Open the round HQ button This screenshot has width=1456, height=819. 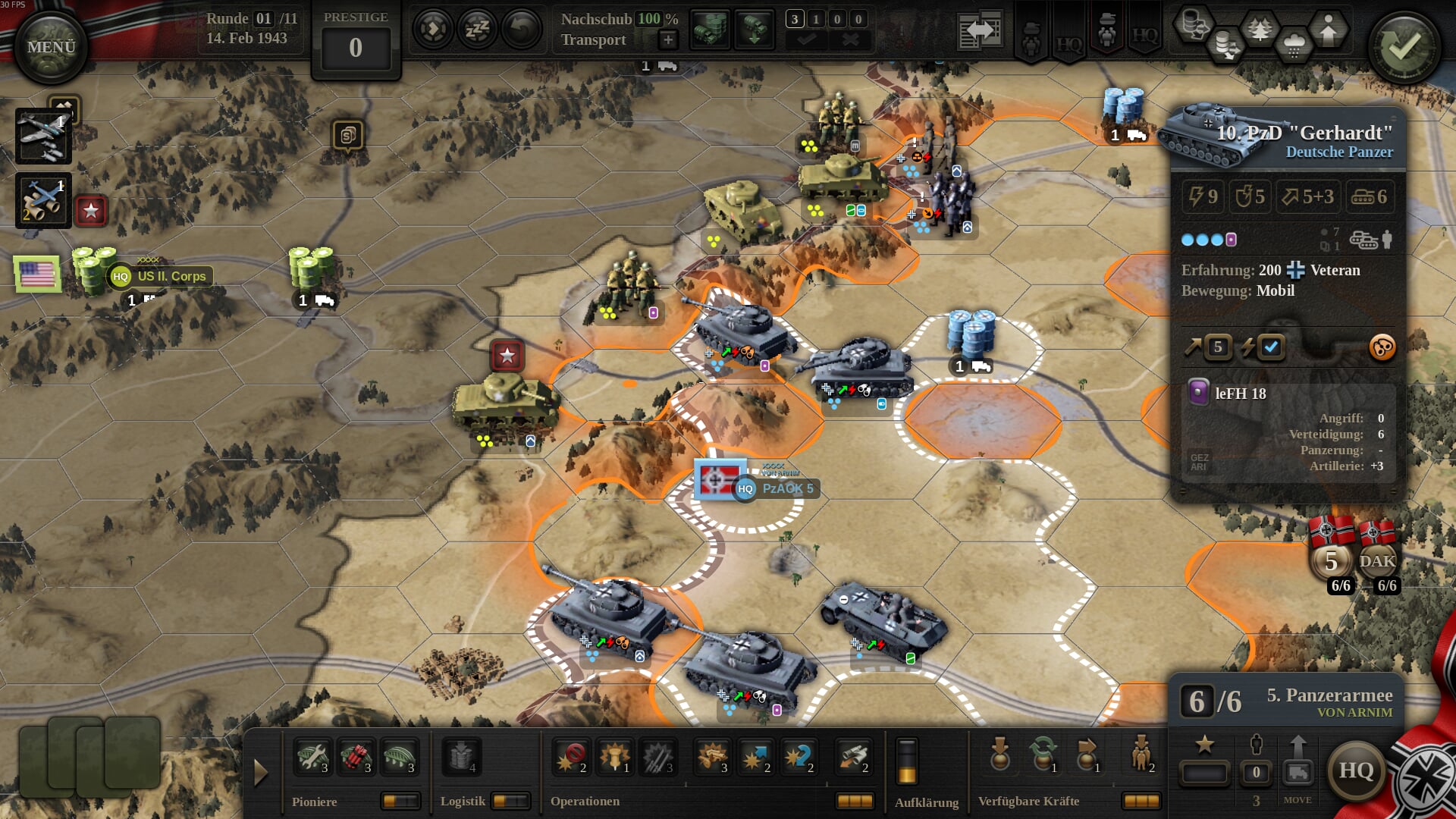point(1356,770)
